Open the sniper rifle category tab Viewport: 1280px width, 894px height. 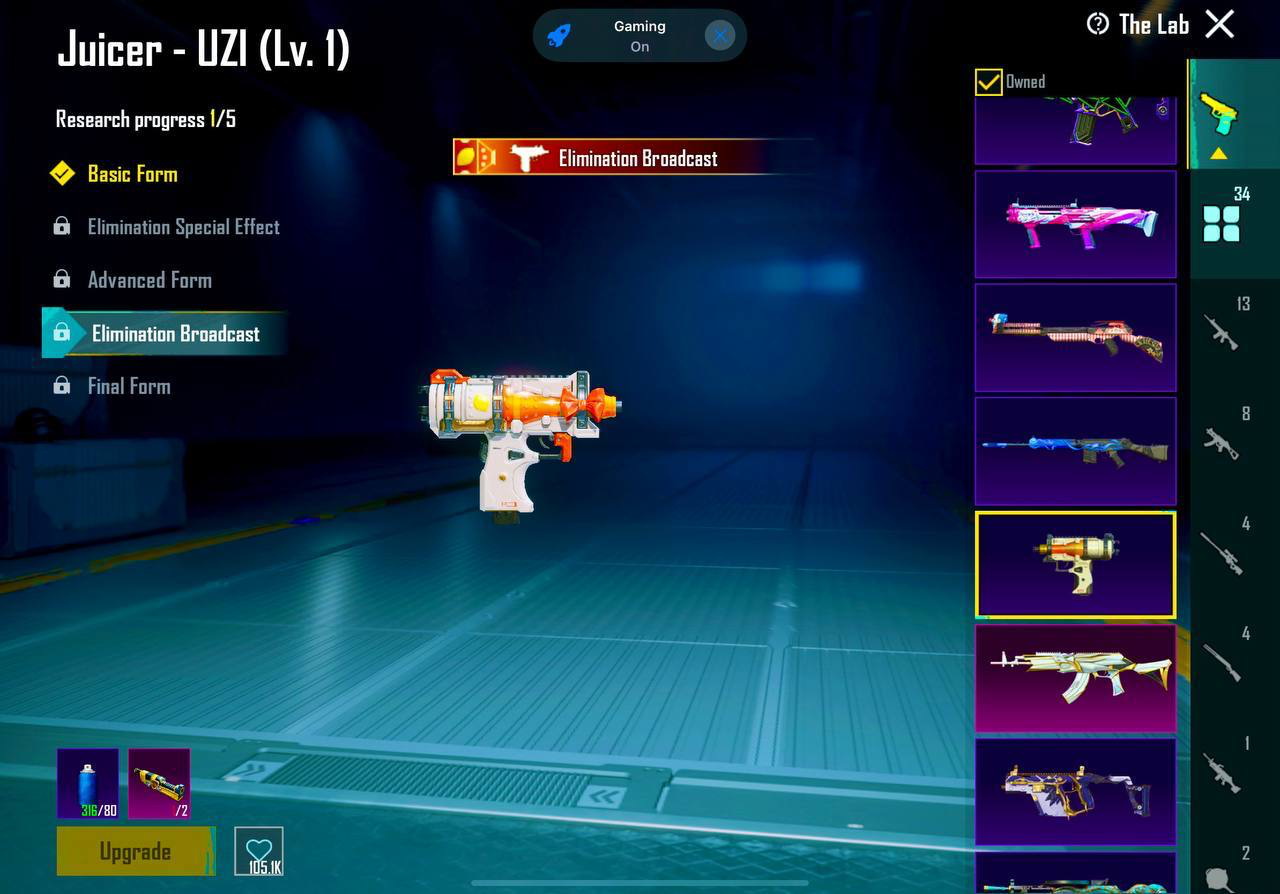click(x=1222, y=552)
